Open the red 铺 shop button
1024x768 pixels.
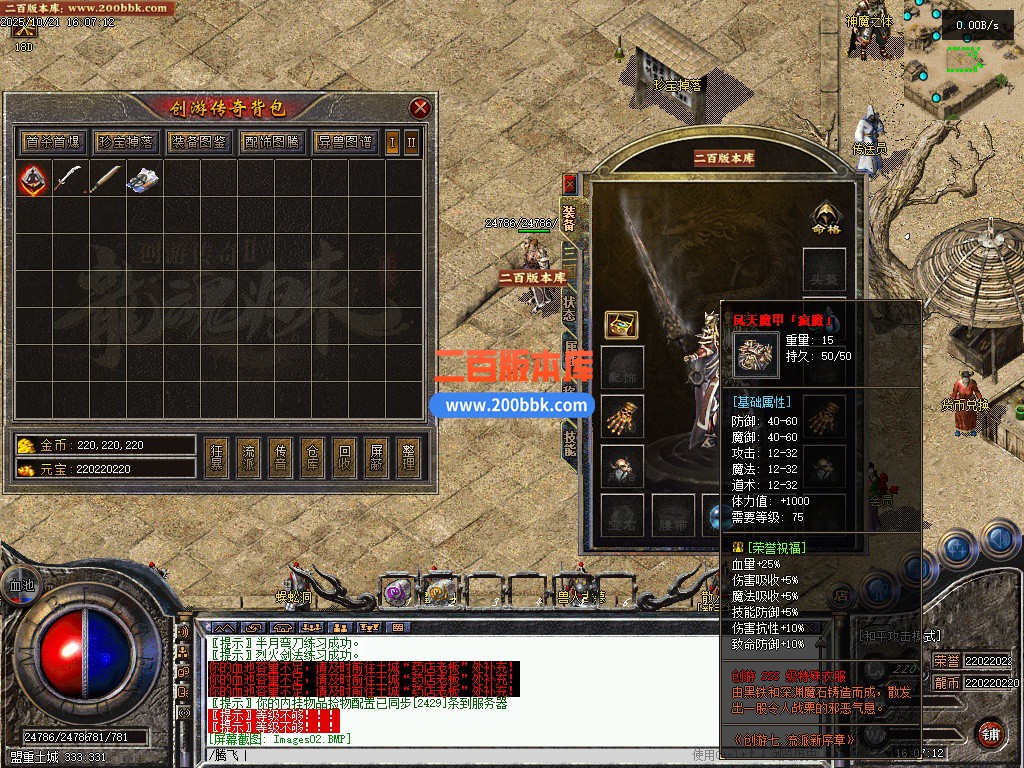coord(990,732)
